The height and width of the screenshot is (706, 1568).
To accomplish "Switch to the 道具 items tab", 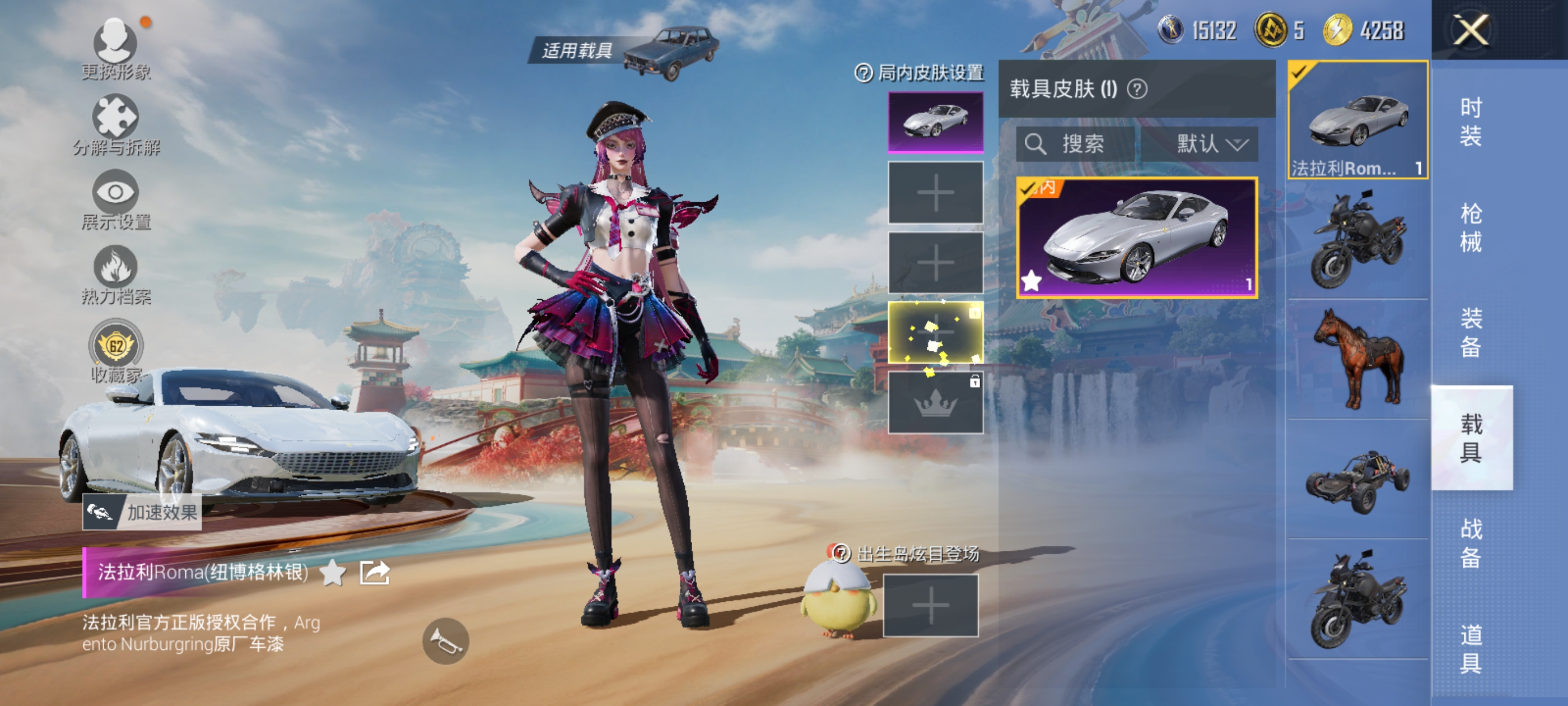I will [1471, 648].
